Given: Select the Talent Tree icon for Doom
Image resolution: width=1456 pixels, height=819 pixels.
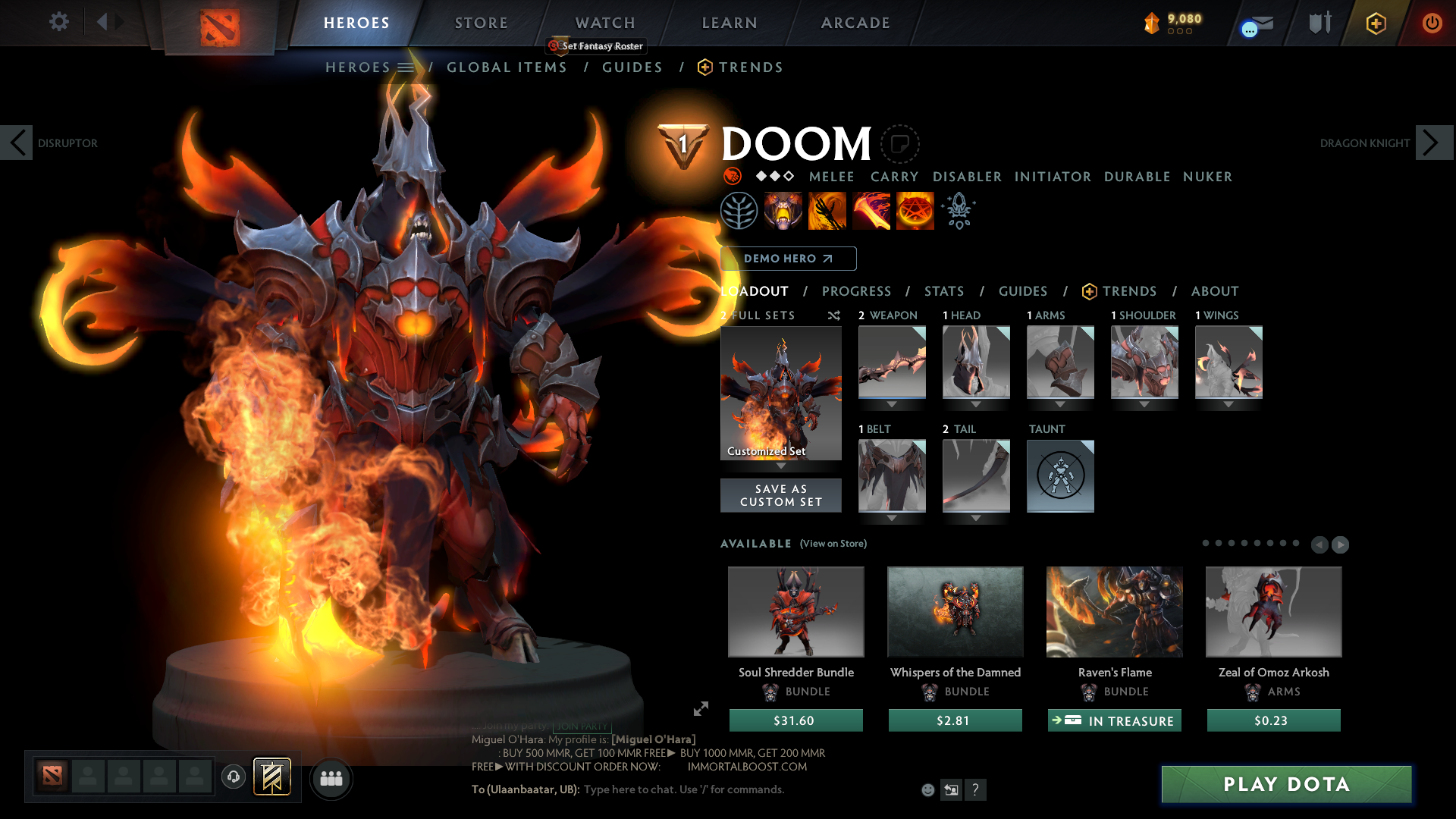Looking at the screenshot, I should 739,211.
